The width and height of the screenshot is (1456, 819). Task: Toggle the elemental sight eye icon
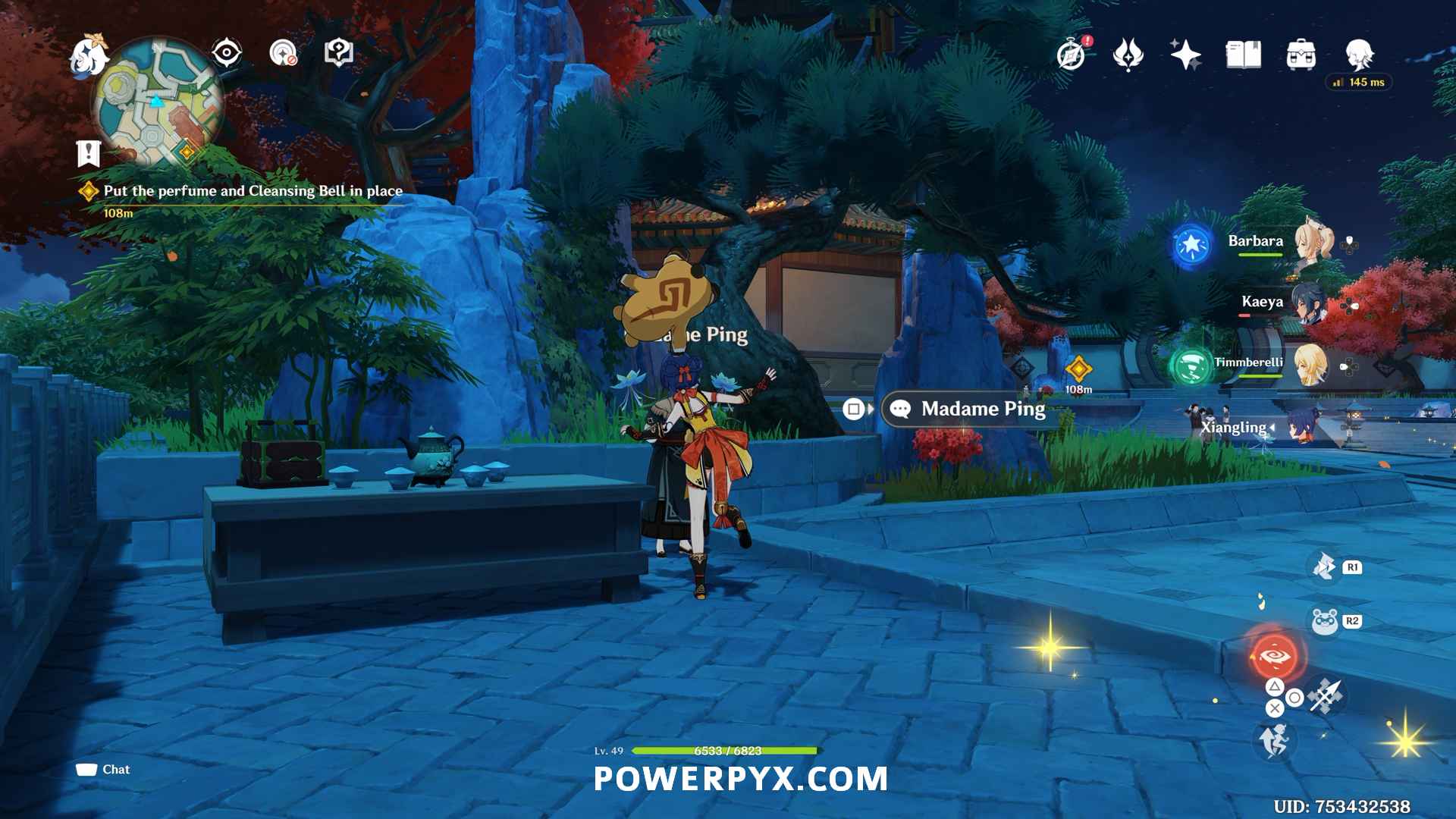coord(227,53)
